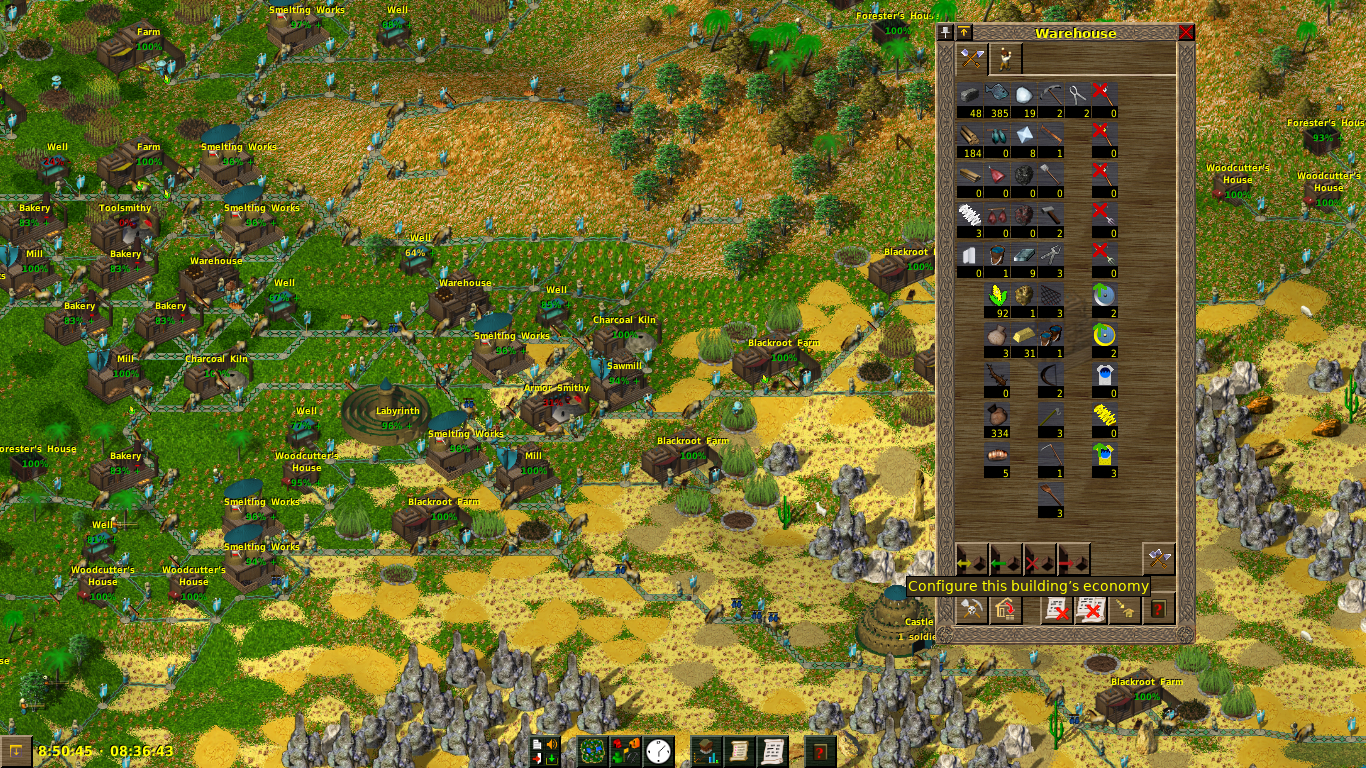The image size is (1366, 768).
Task: Set stock policy to normal (yellow arrows)
Action: tap(971, 559)
